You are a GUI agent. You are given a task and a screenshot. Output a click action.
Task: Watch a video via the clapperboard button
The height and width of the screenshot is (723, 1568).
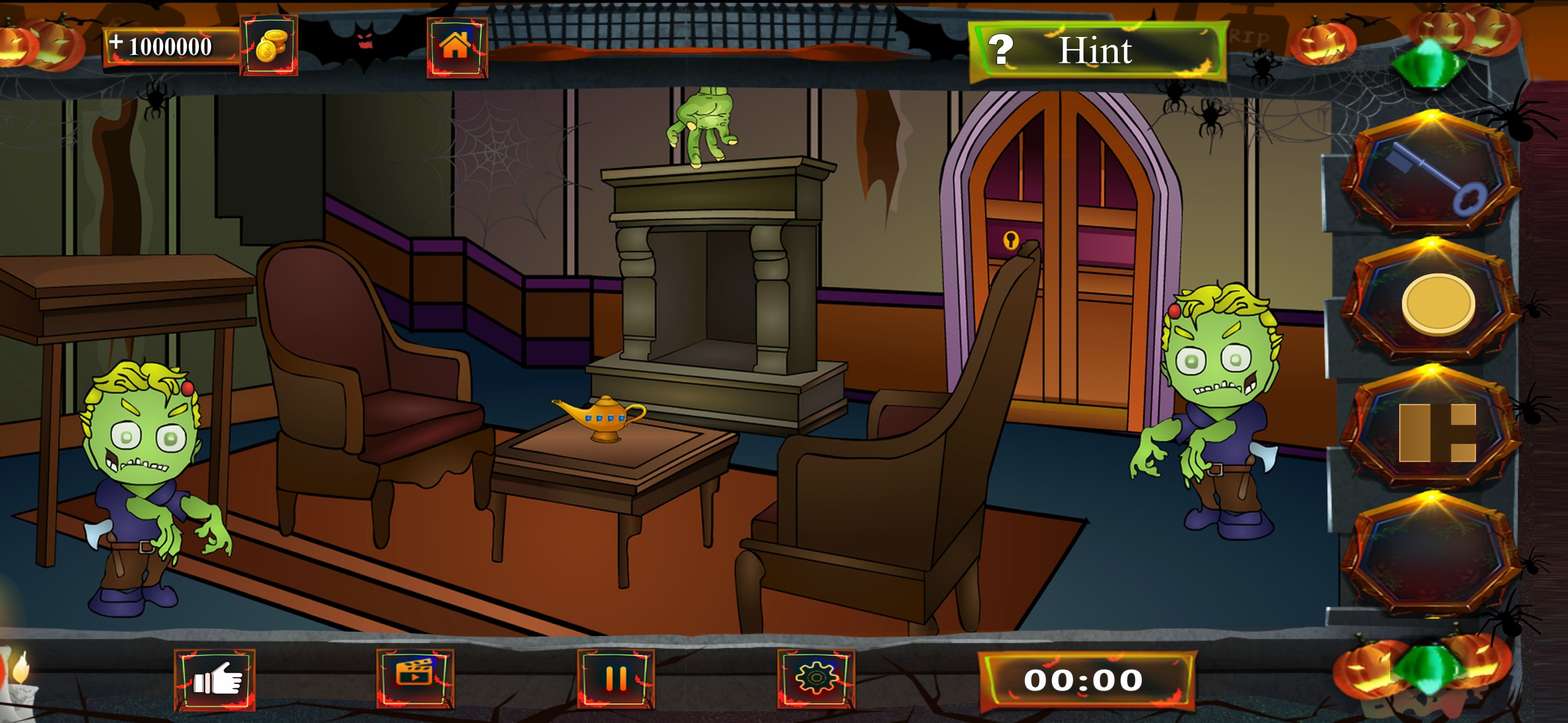tap(415, 678)
